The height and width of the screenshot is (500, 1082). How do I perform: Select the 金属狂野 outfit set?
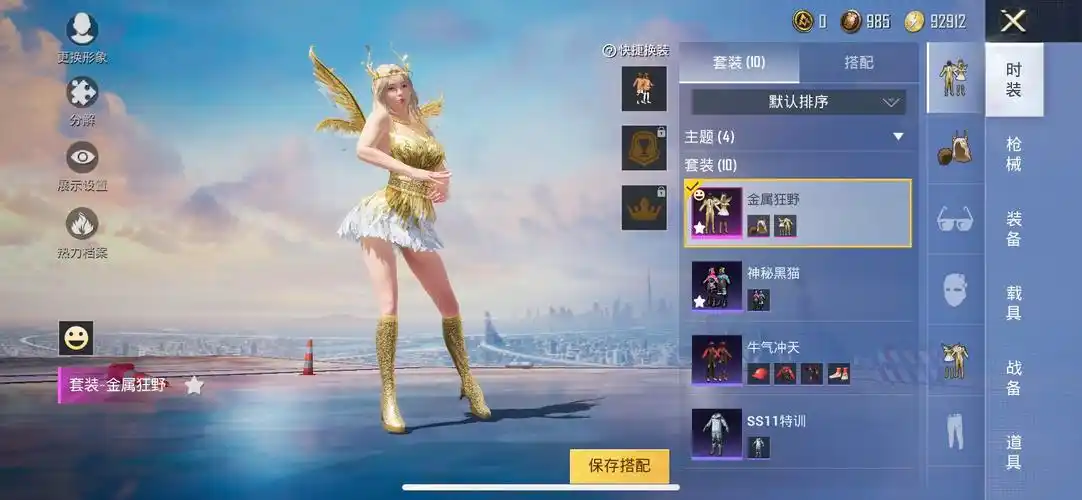[x=797, y=213]
